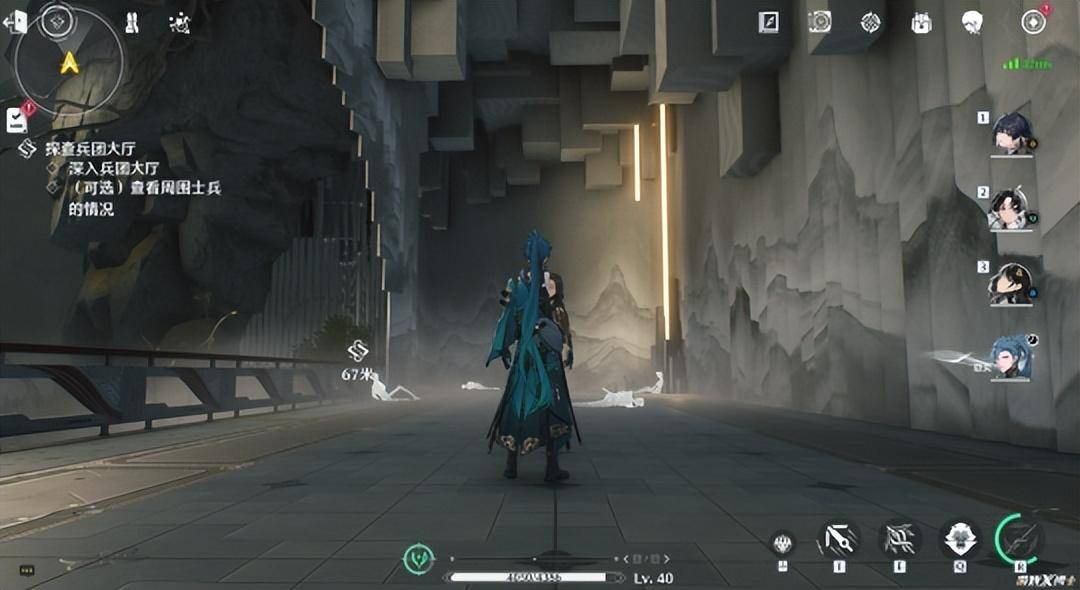Click the round woven-pattern icon in top bar

(x=871, y=22)
